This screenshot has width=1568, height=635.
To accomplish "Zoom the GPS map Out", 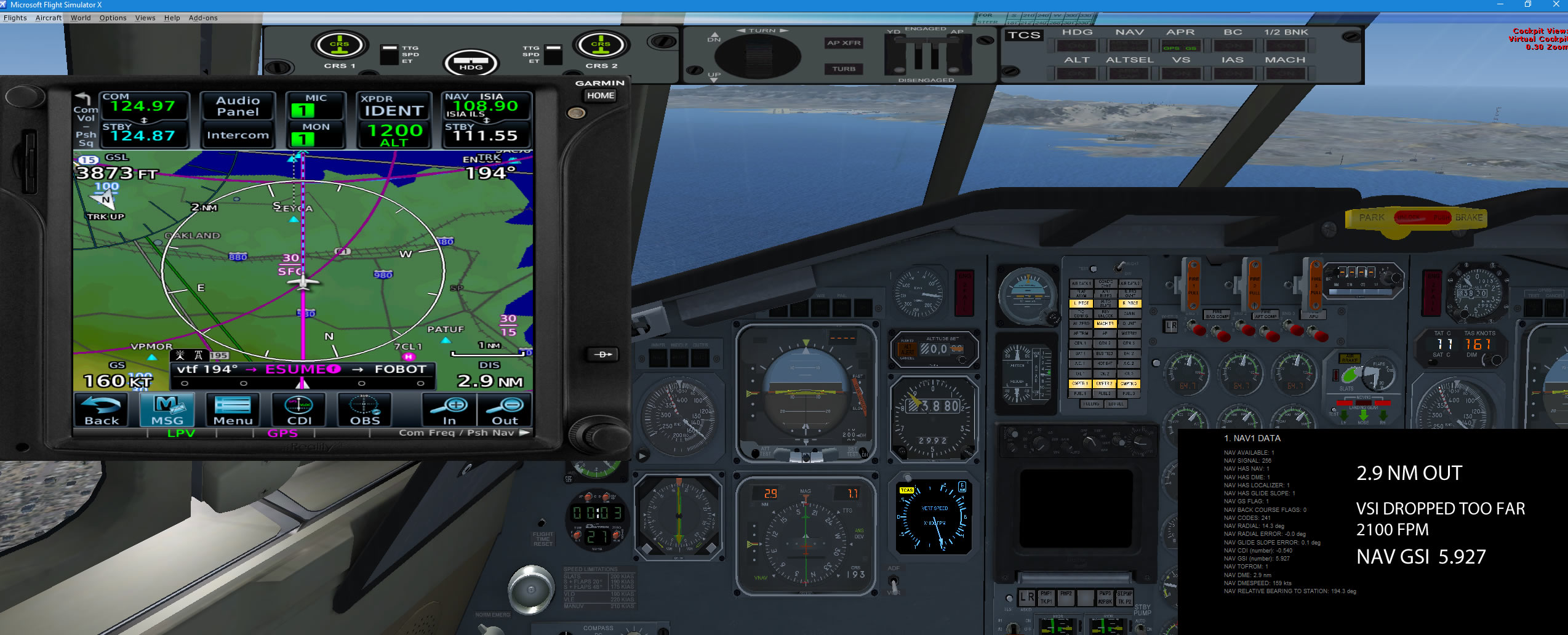I will 505,410.
